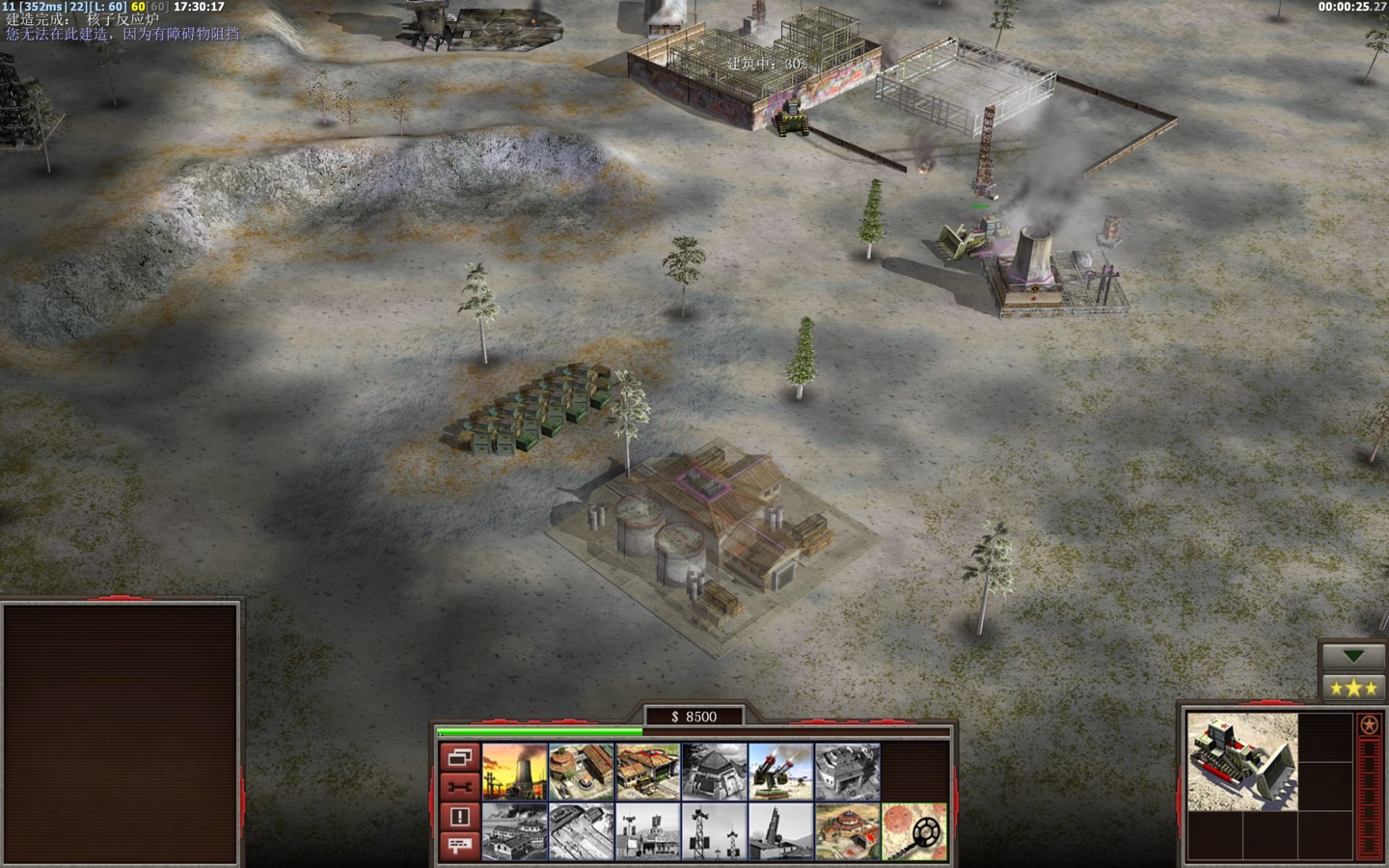Viewport: 1389px width, 868px height.
Task: Select the greyed-out Nuclear Missile silo icon
Action: click(x=781, y=831)
